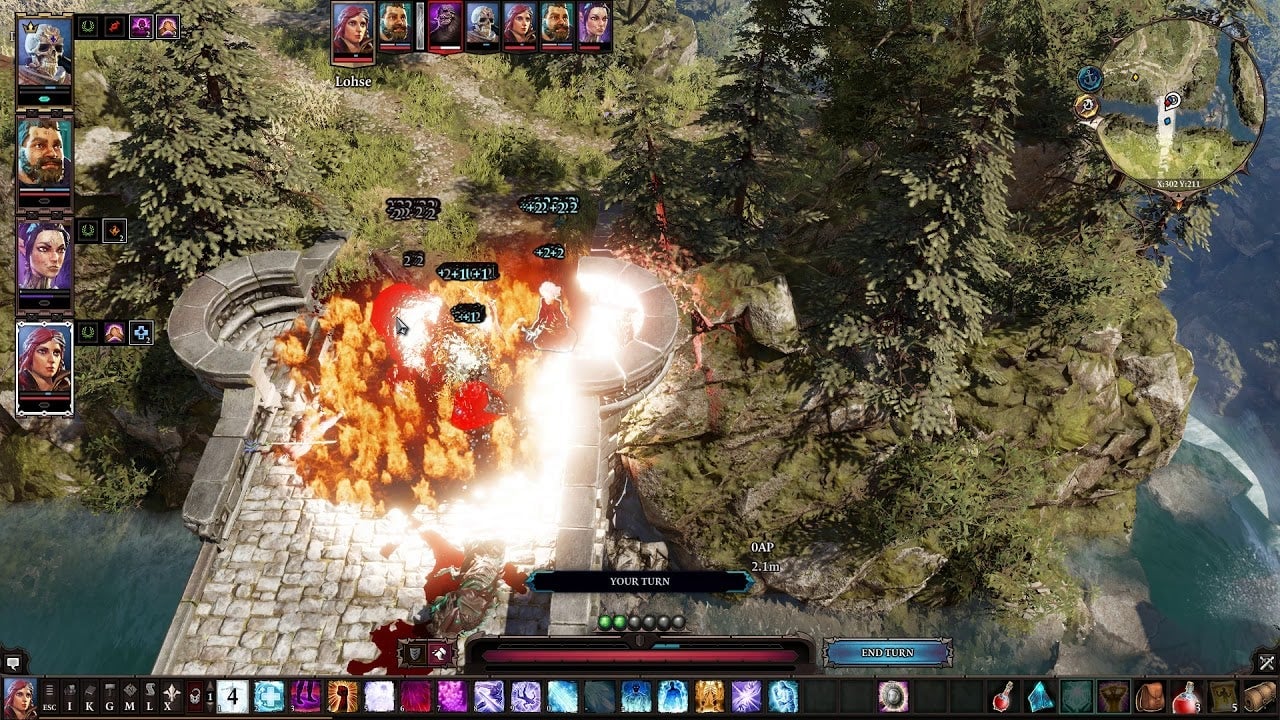Use the blue crystal item in hotbar

coord(1041,696)
